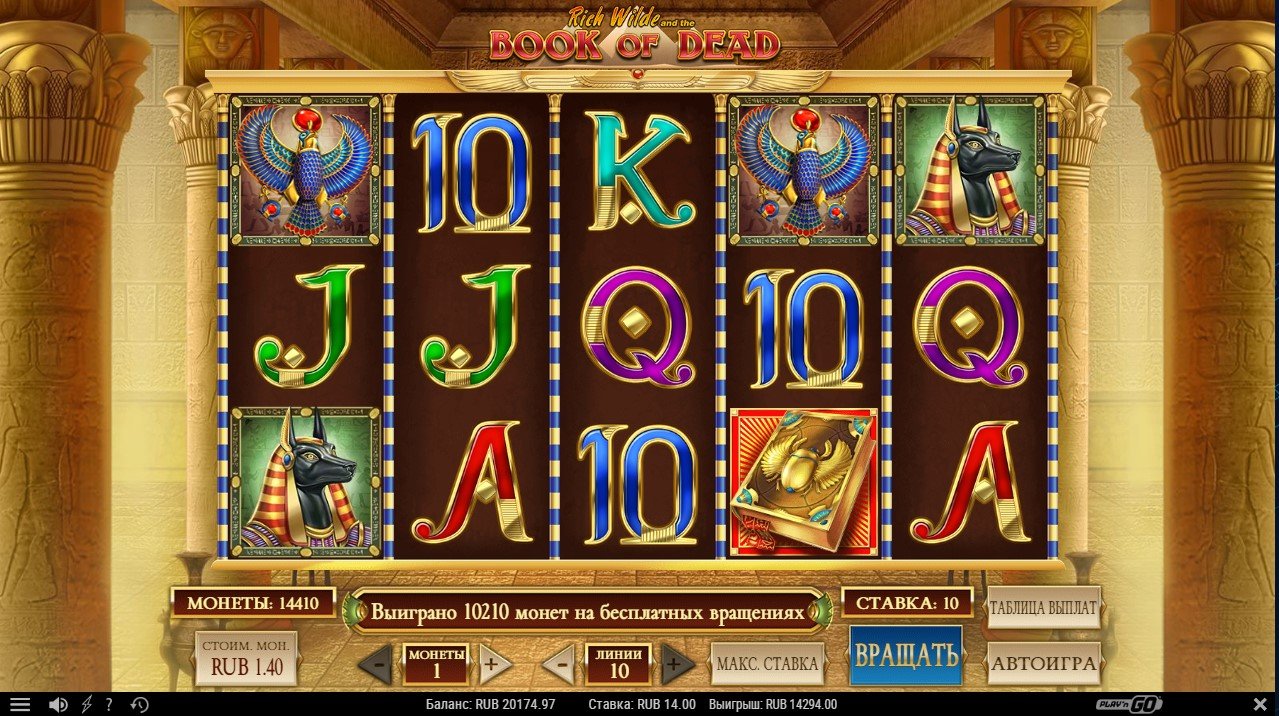
Task: Open the hamburger menu in the bottom bar
Action: point(20,705)
